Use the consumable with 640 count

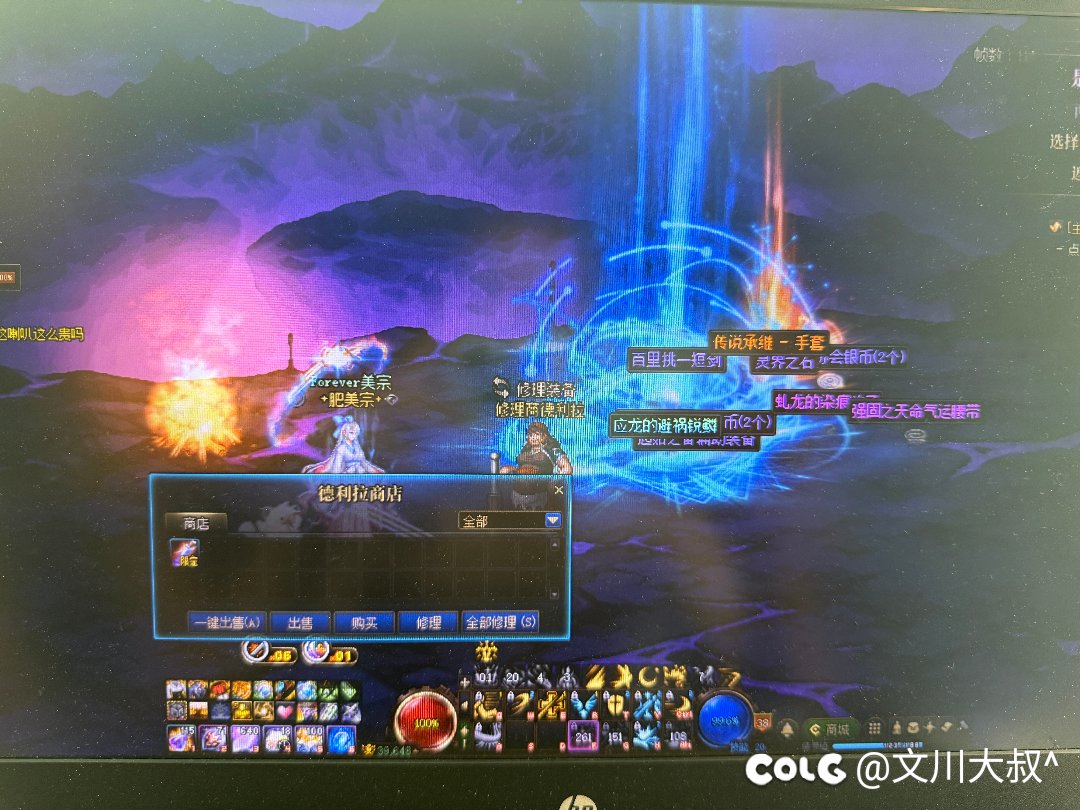click(245, 739)
